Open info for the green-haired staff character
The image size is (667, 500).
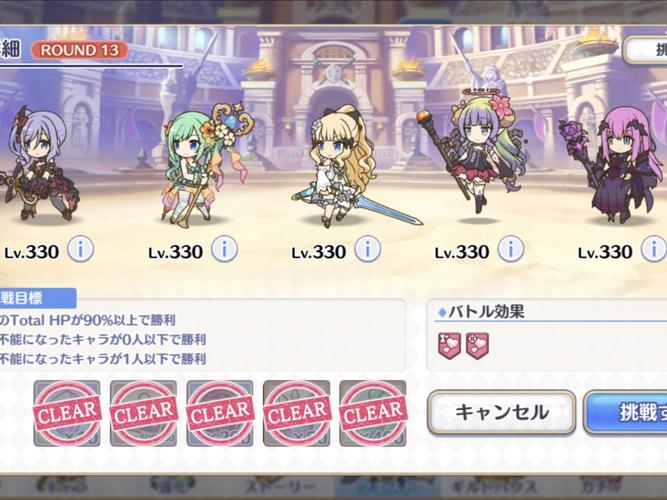223,249
